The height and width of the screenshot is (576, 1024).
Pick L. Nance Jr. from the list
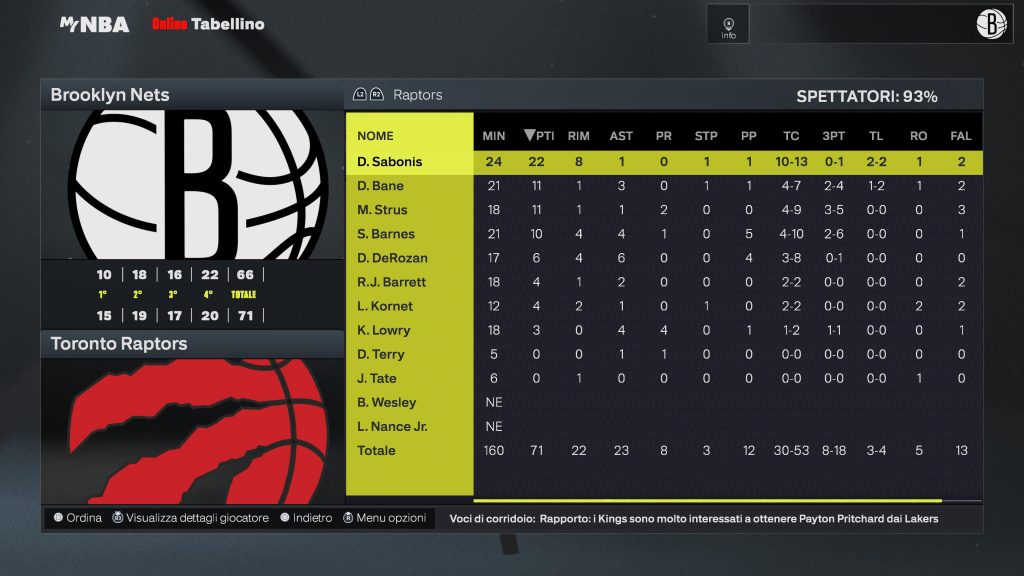[392, 426]
